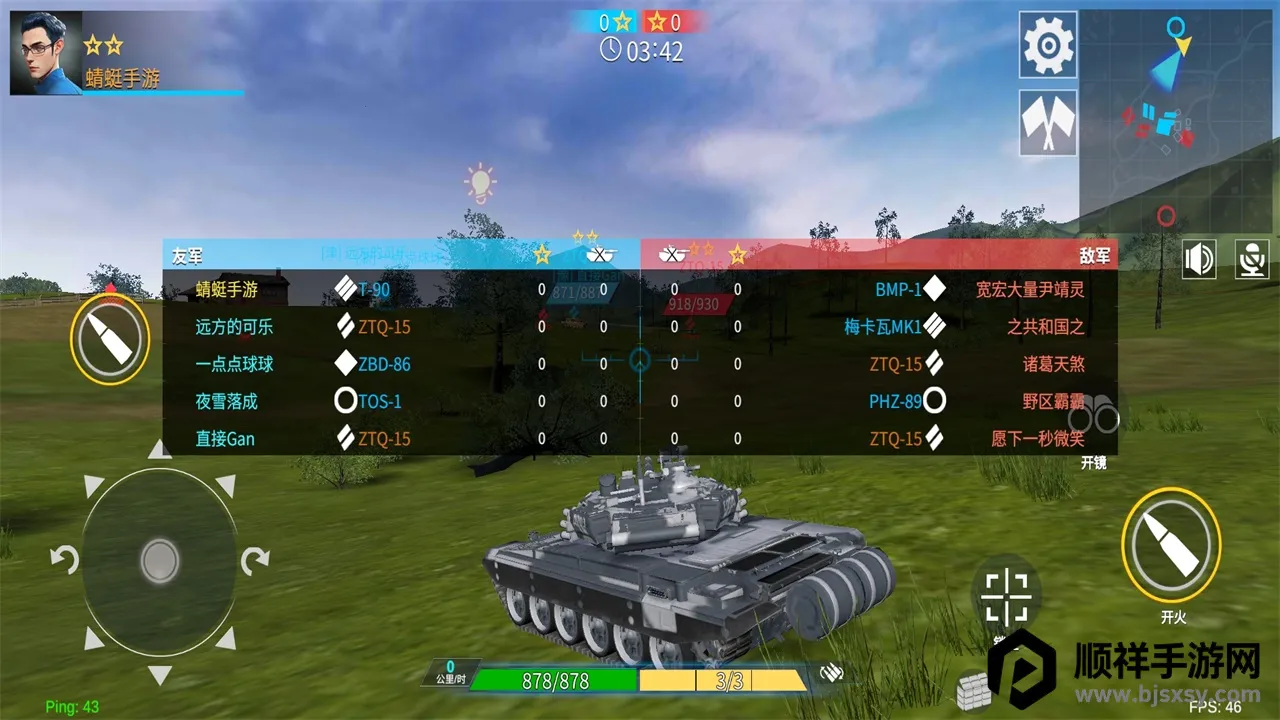Open the gear settings menu
Viewport: 1280px width, 720px height.
coord(1048,45)
